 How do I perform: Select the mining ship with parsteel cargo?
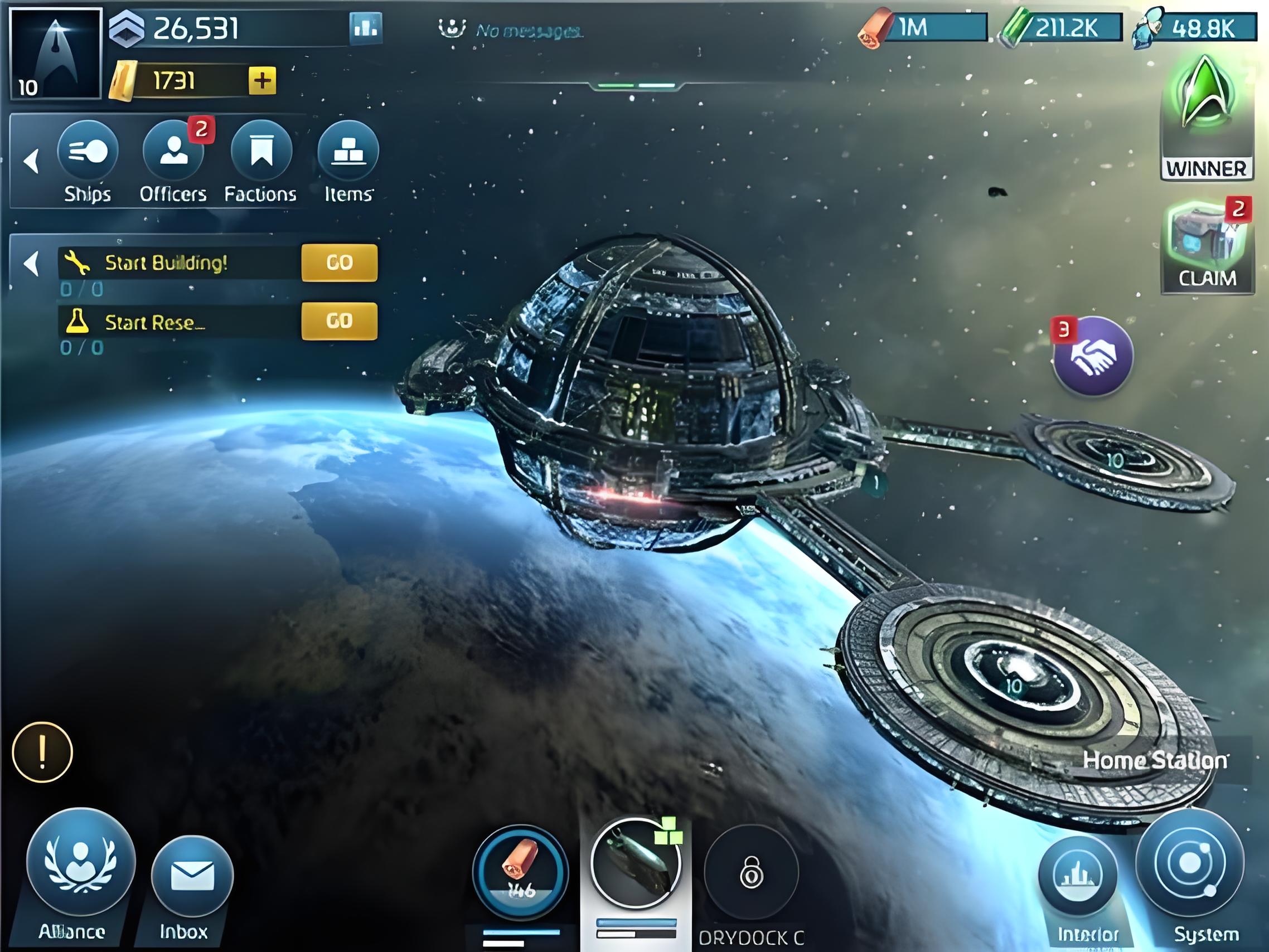(520, 872)
